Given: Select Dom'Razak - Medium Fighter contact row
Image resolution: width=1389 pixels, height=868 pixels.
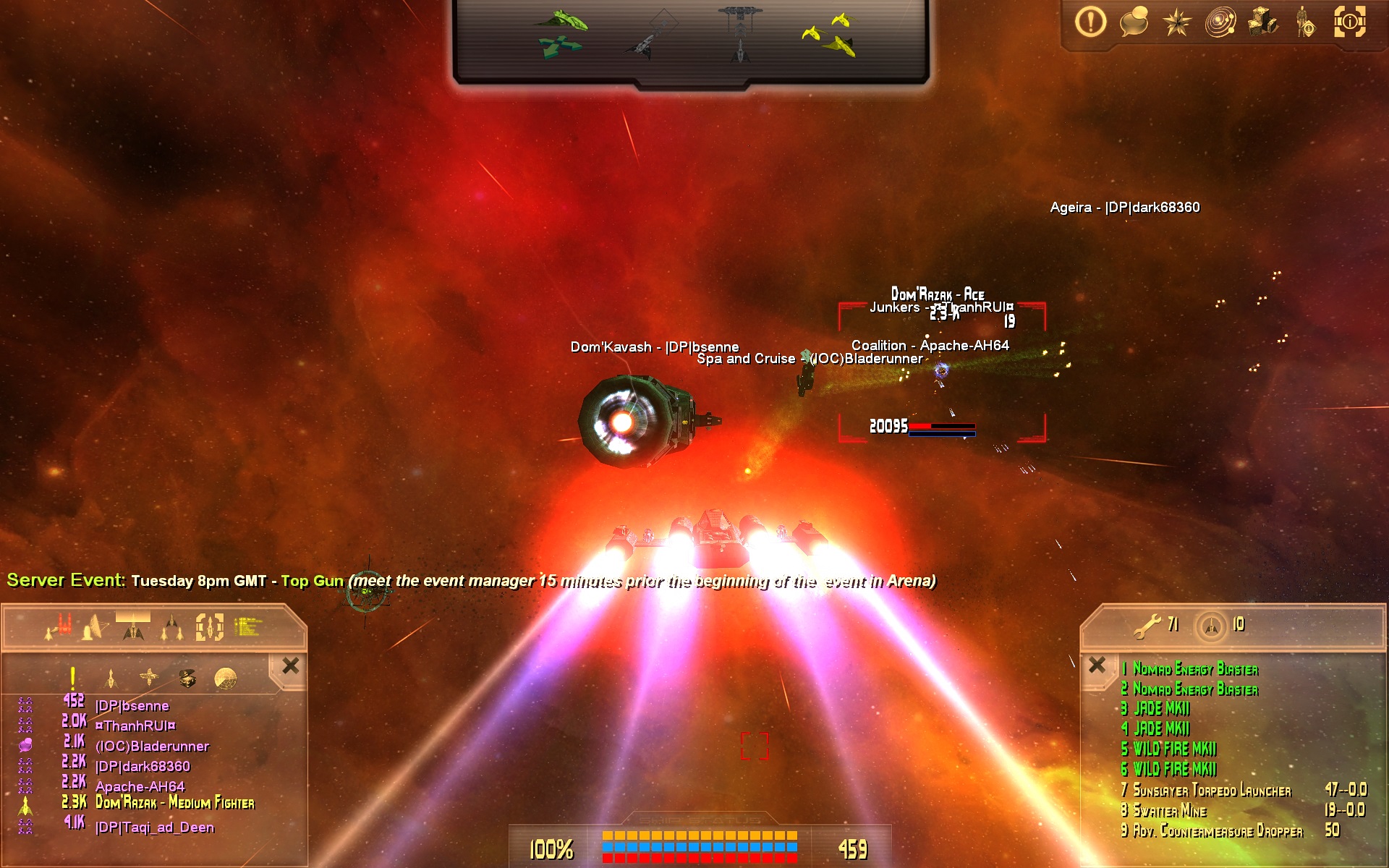Looking at the screenshot, I should (174, 802).
